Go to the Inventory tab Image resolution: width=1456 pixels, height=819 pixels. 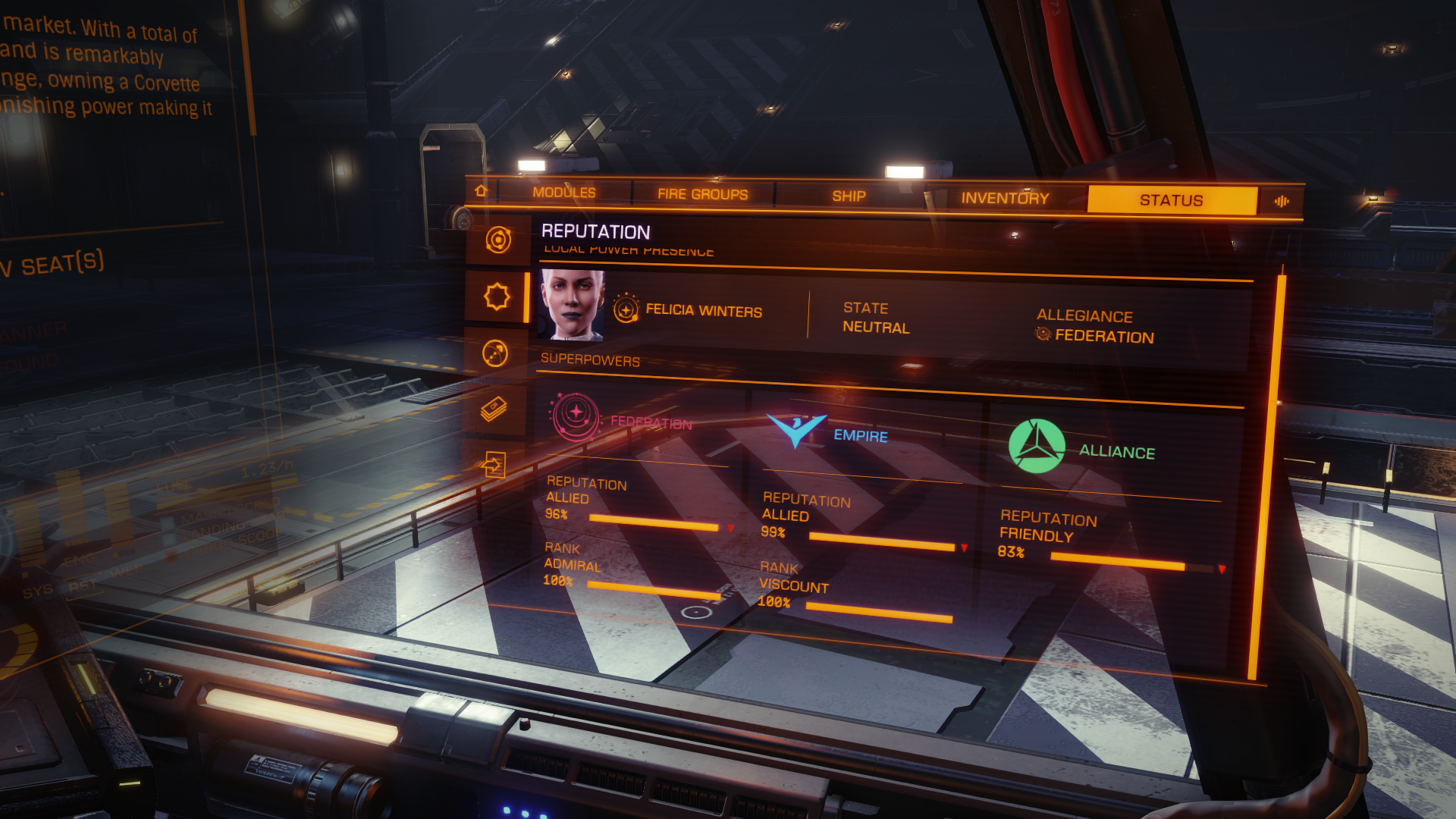pyautogui.click(x=1005, y=199)
